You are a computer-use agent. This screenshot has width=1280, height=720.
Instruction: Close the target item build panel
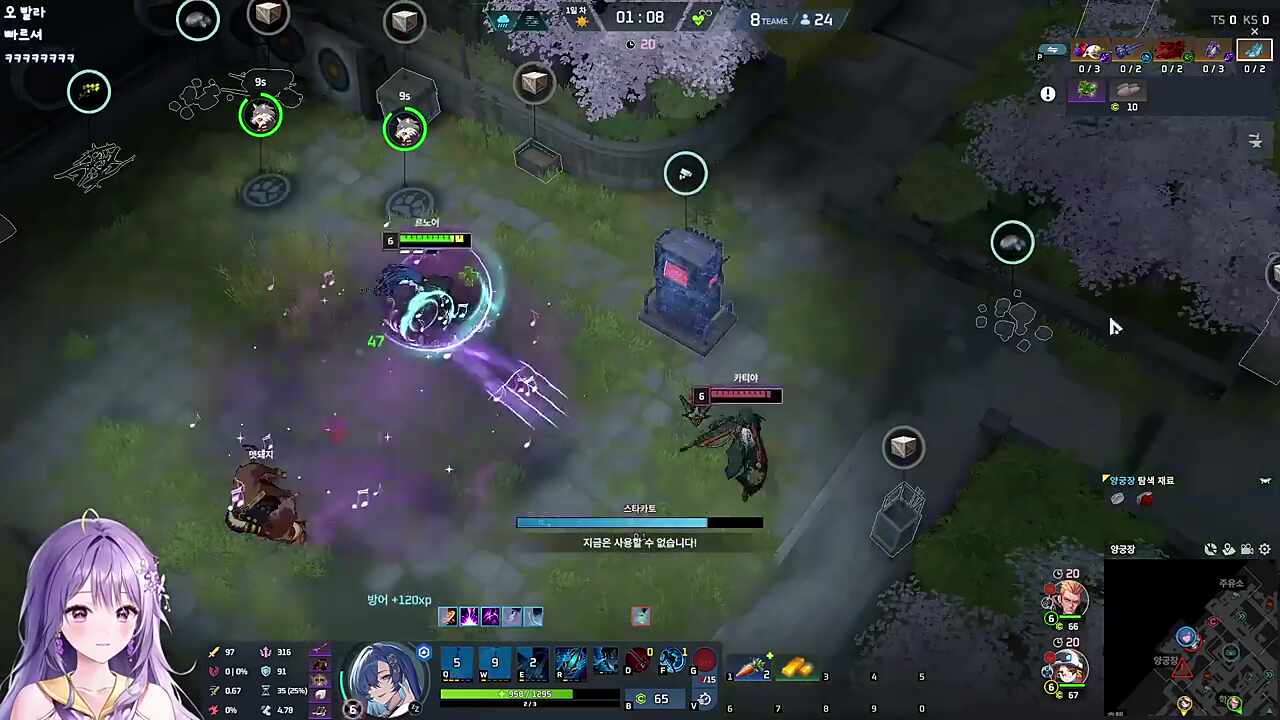(x=1255, y=32)
